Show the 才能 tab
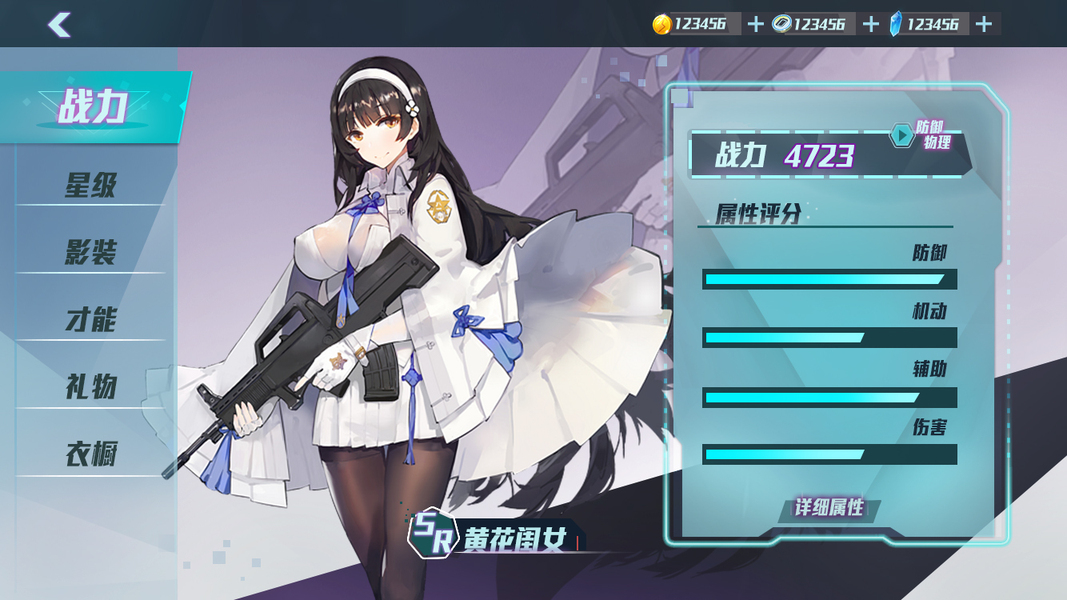The height and width of the screenshot is (600, 1067). tap(91, 320)
